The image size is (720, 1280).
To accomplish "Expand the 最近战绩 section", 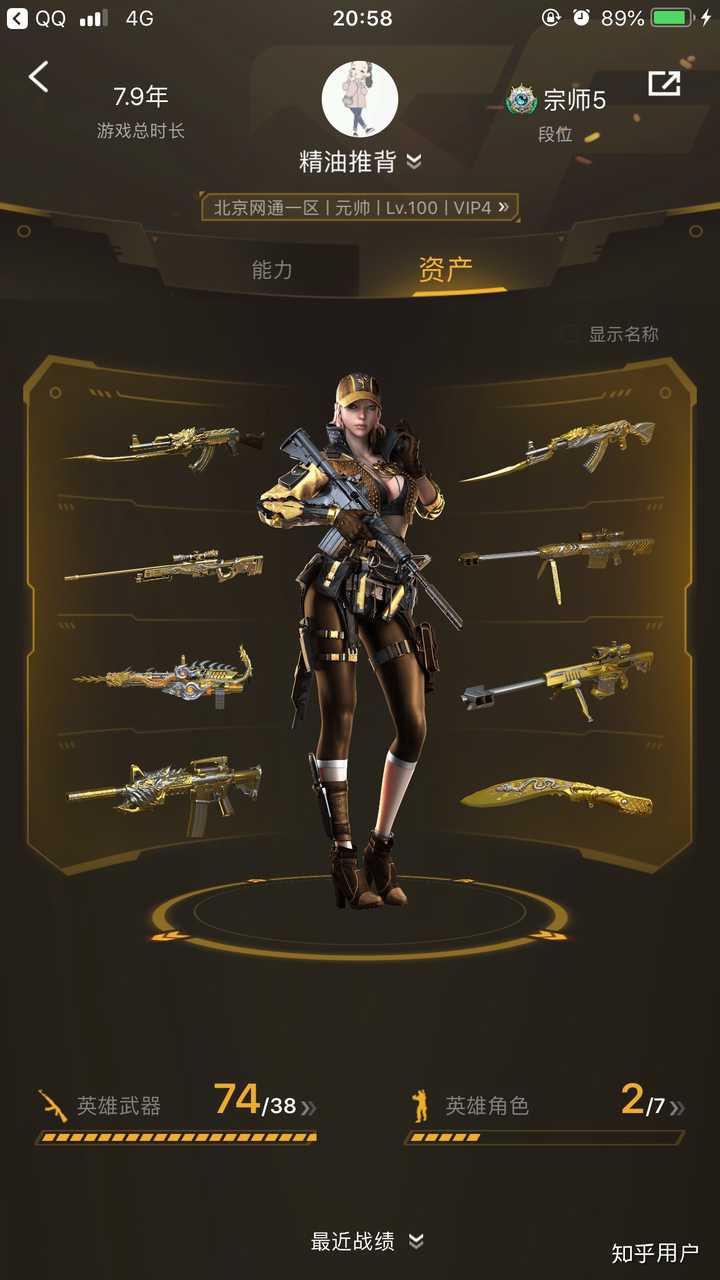I will (366, 1241).
